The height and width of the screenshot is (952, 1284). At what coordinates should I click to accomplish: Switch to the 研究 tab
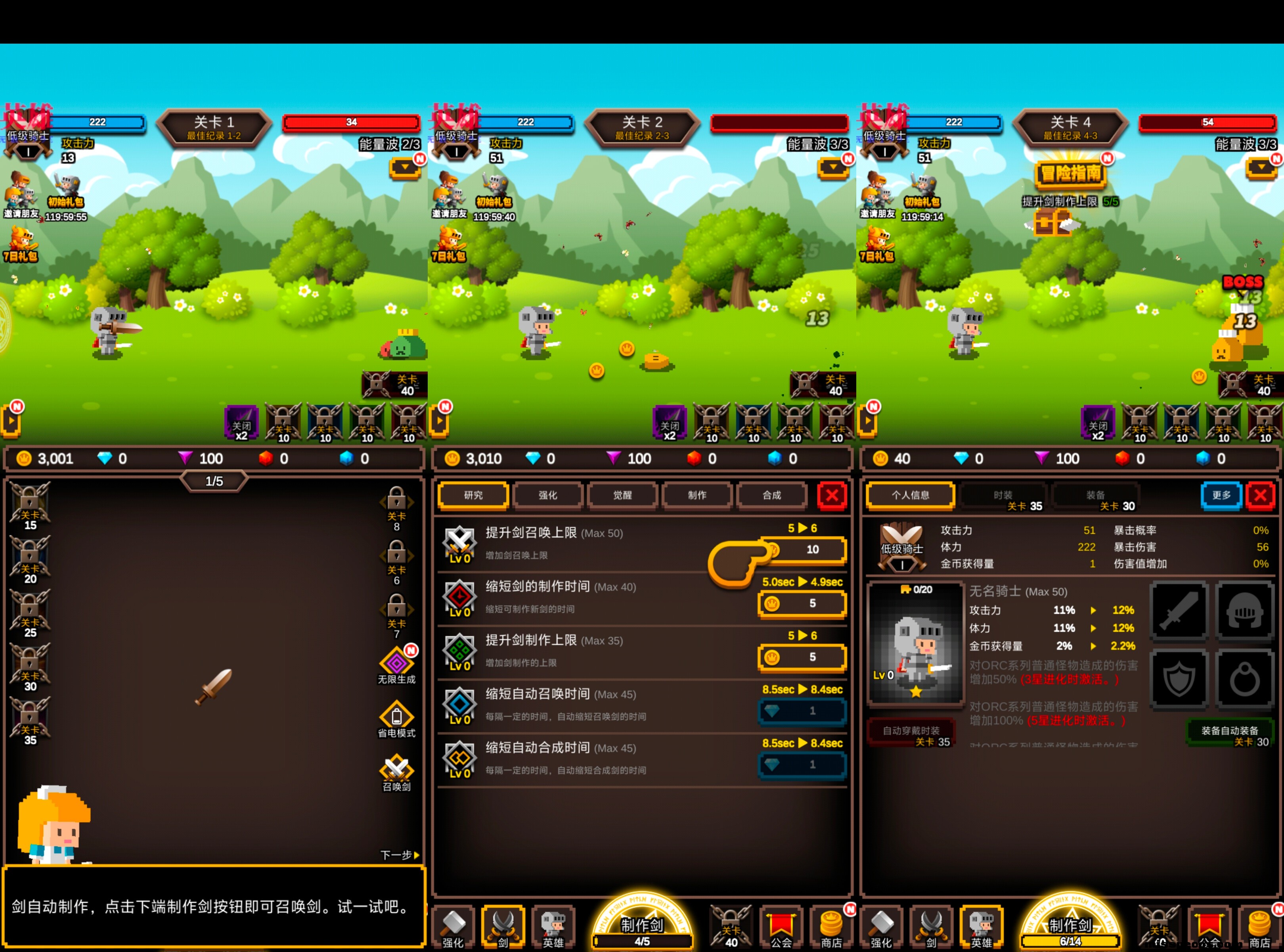473,495
